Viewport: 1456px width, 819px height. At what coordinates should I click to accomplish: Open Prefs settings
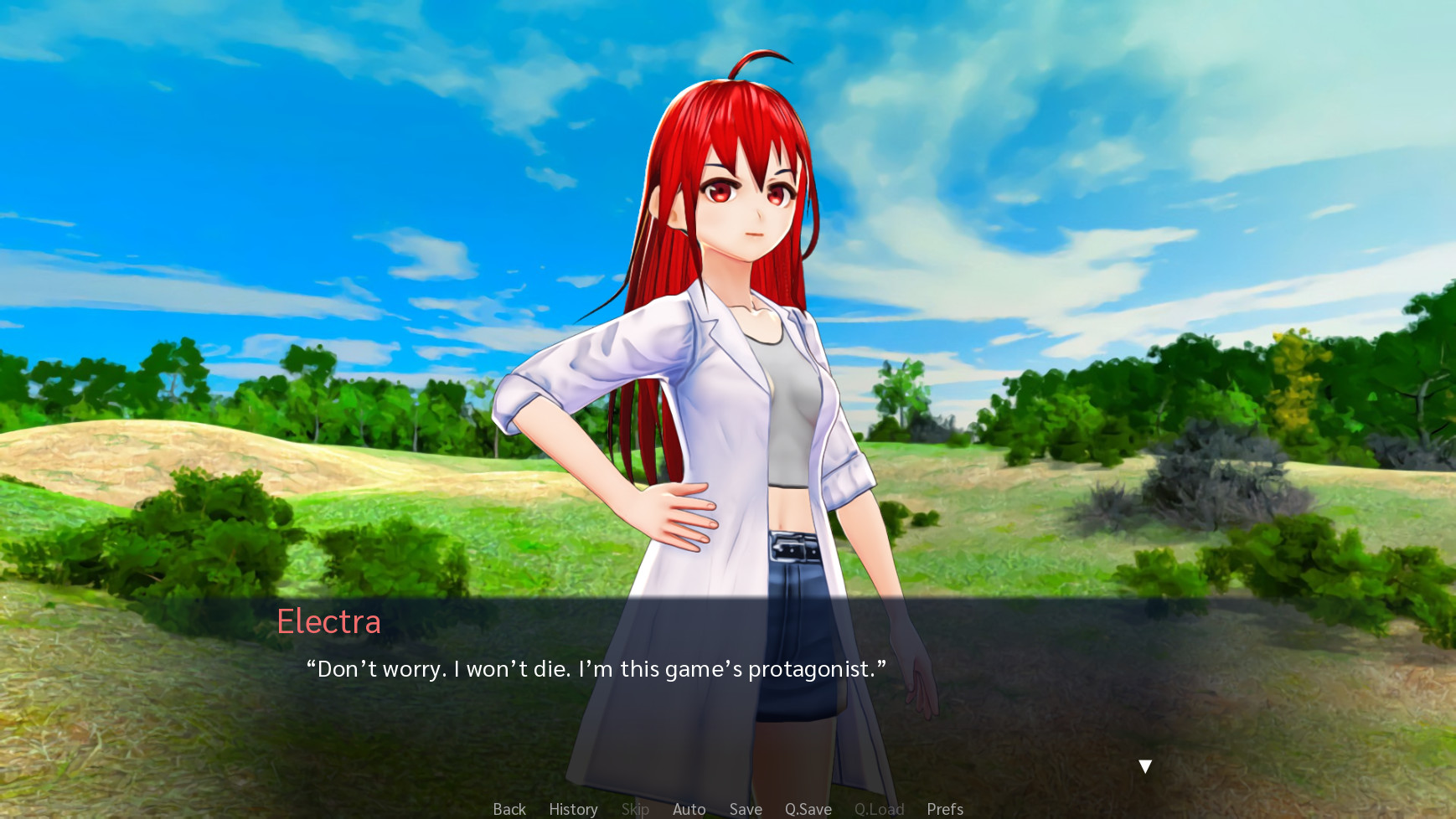point(945,809)
